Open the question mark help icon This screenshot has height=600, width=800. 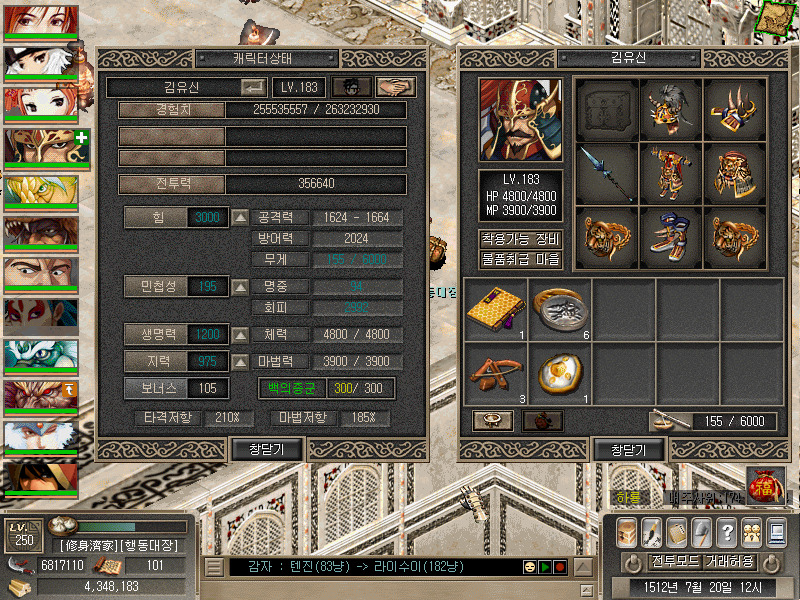click(727, 531)
